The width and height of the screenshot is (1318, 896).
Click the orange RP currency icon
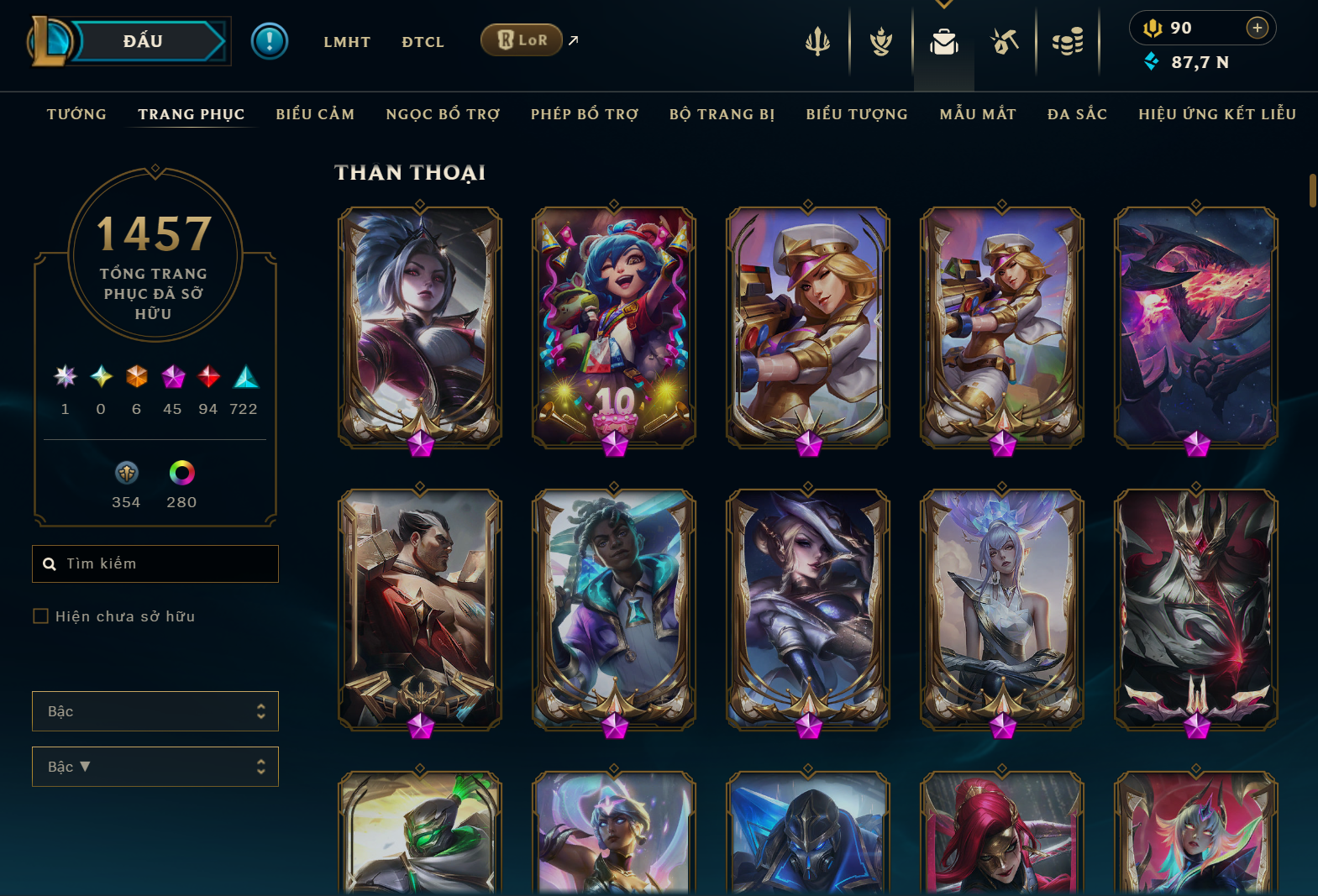coord(1154,28)
